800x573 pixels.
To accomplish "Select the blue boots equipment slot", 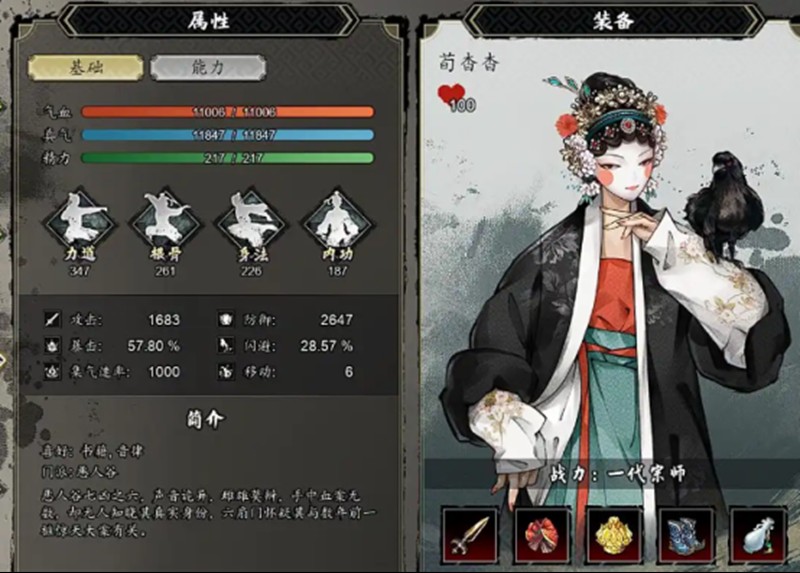I will [x=687, y=535].
